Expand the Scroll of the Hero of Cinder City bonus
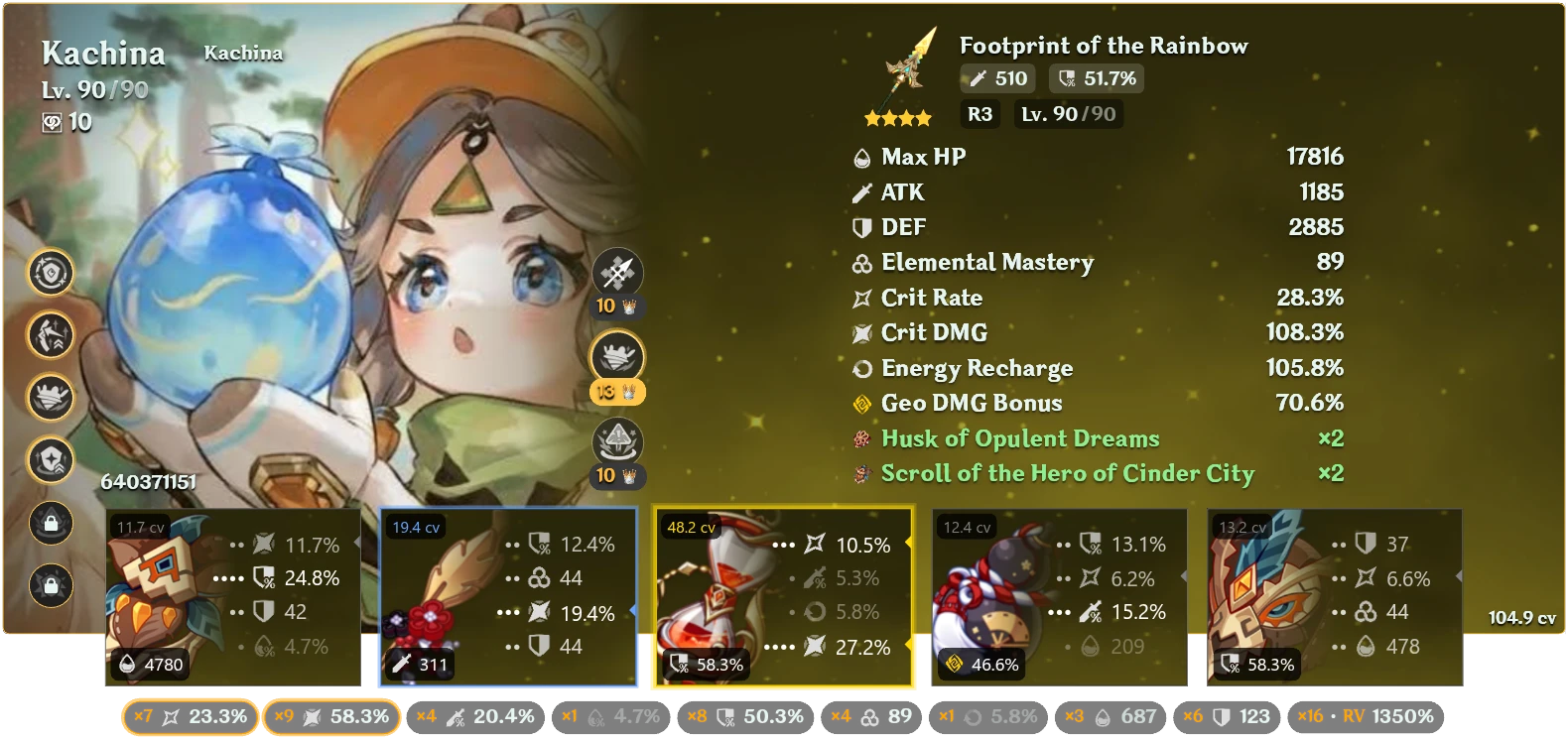Viewport: 1568px width, 741px height. pyautogui.click(x=1068, y=474)
